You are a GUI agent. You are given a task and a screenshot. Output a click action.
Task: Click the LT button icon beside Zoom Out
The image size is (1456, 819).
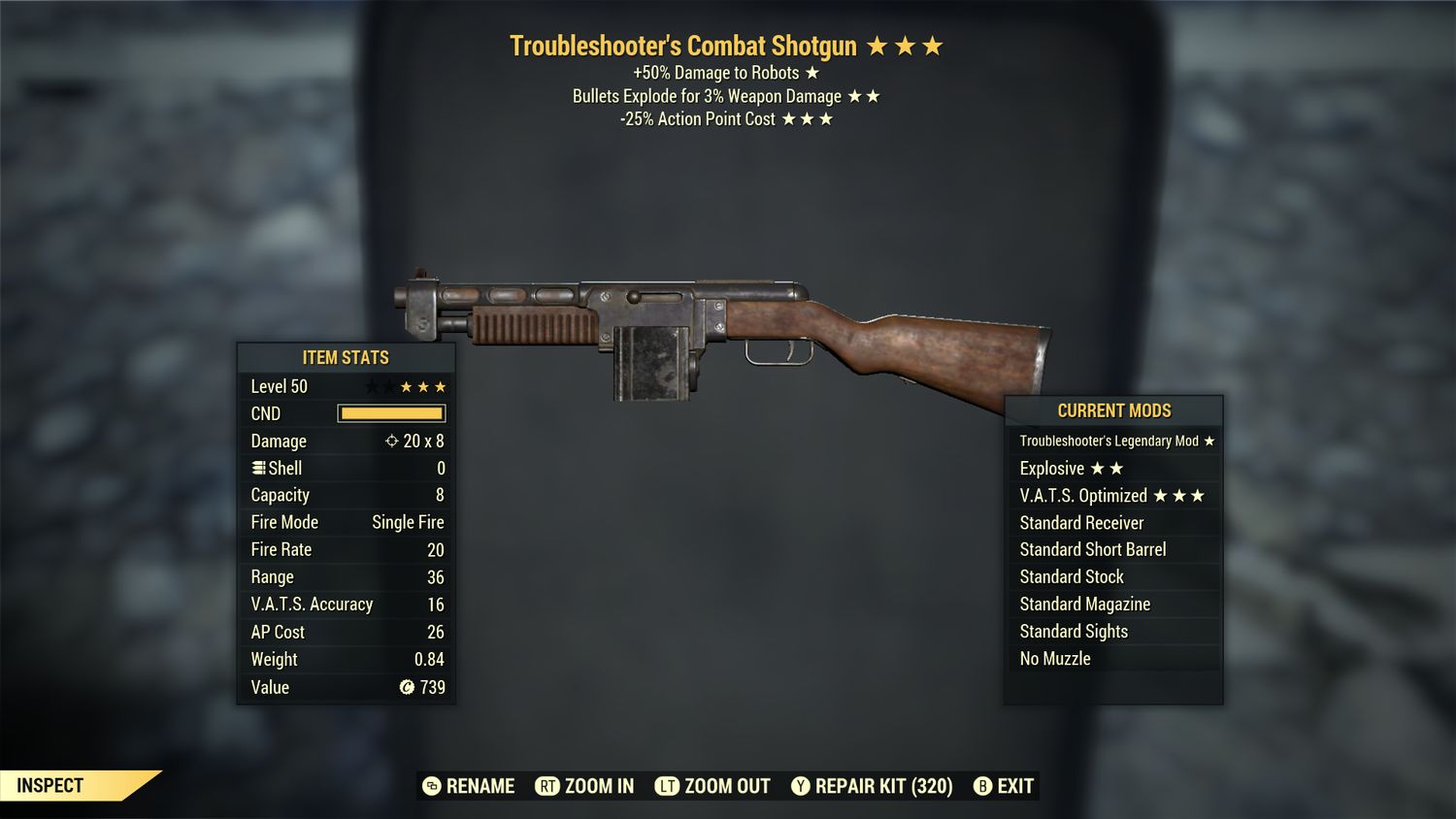click(668, 786)
